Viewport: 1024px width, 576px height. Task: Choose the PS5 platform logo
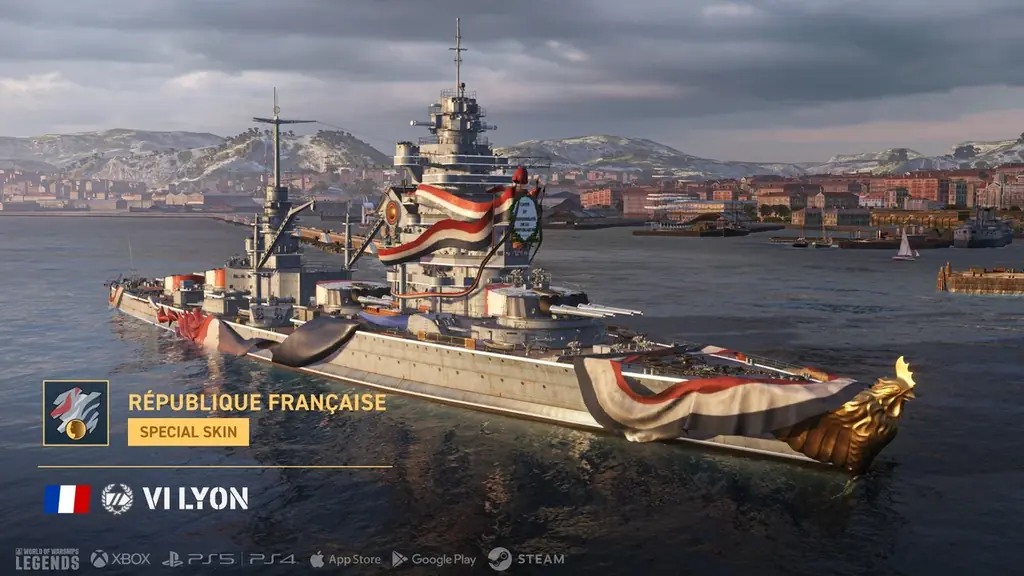tap(199, 559)
